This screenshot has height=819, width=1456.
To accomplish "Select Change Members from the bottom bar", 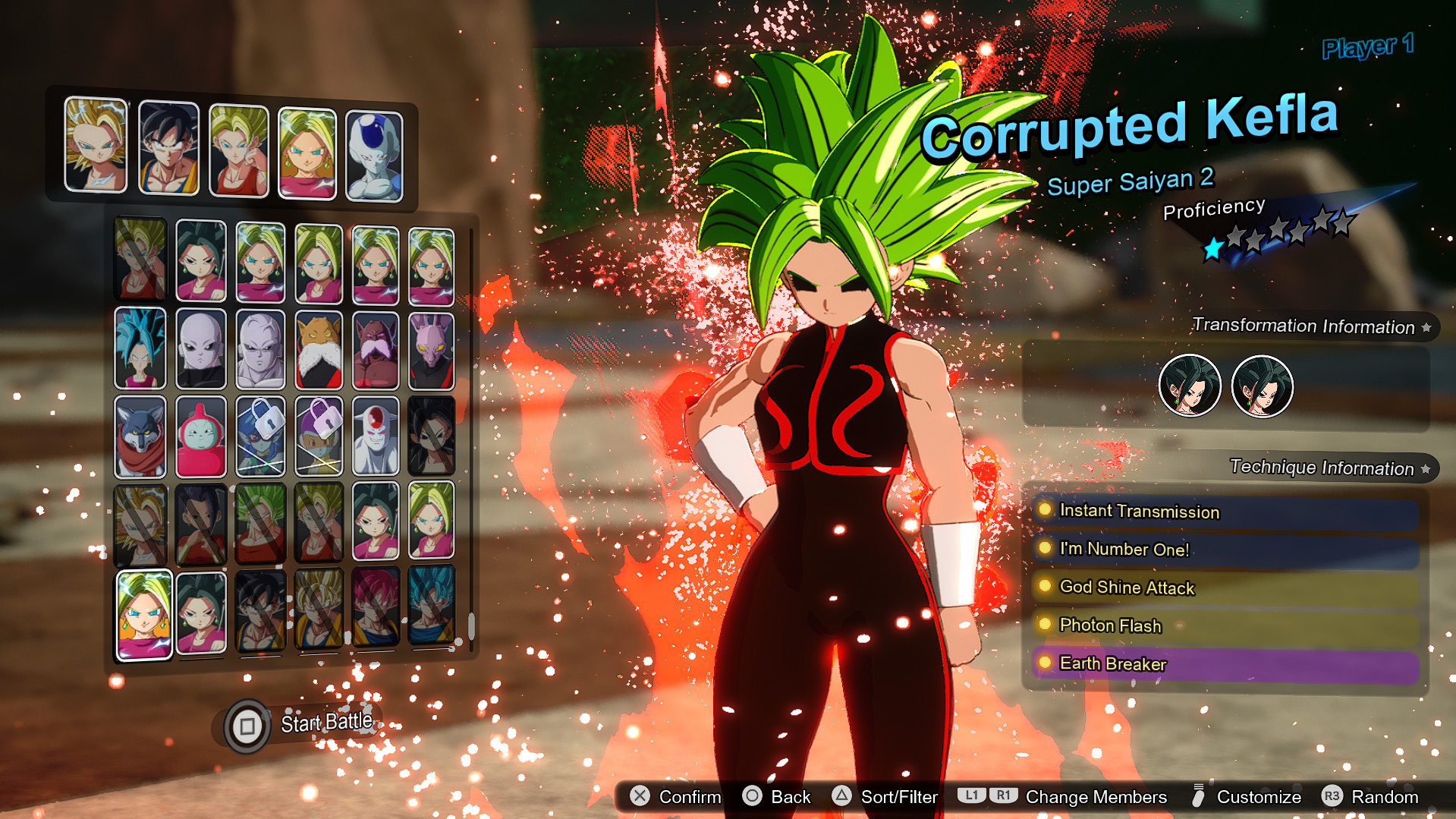I will (1096, 796).
